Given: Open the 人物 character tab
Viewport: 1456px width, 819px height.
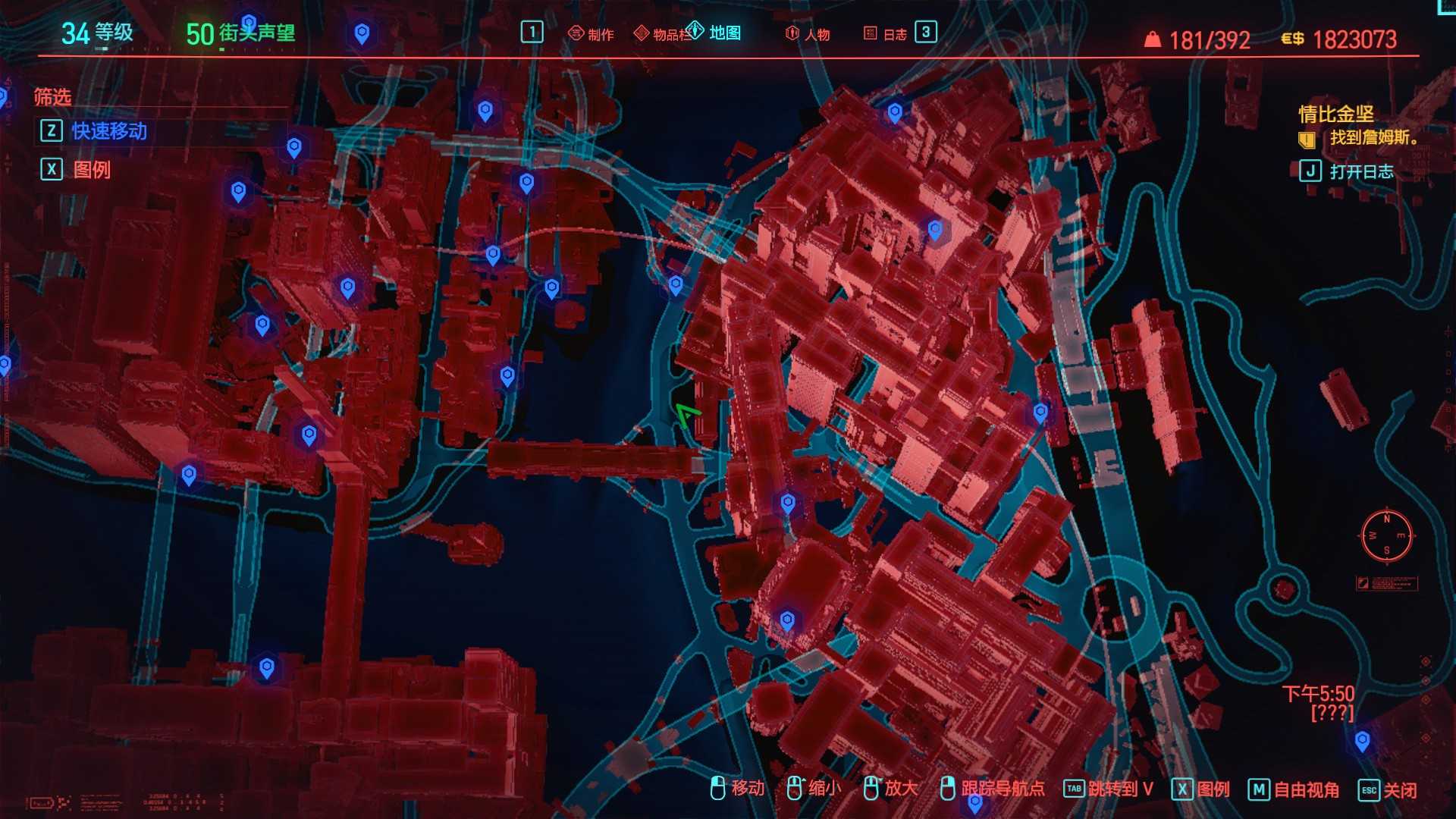Looking at the screenshot, I should (808, 34).
